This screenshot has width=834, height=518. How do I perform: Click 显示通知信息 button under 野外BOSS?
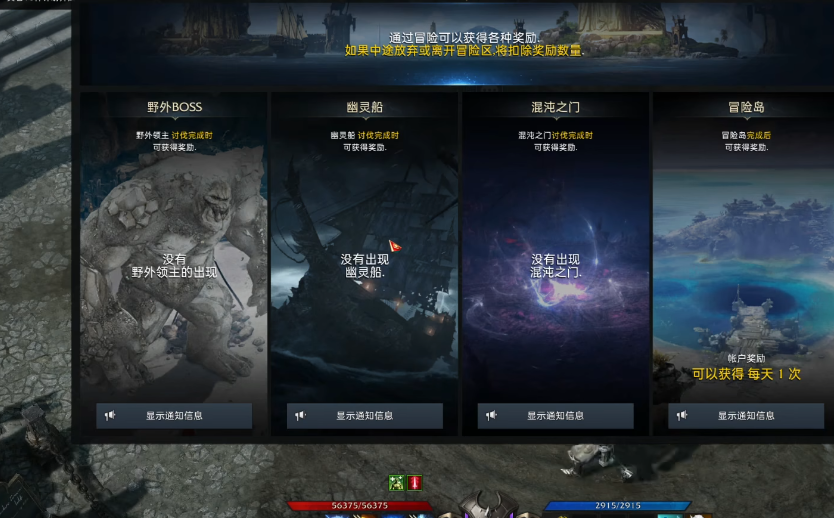pos(174,416)
